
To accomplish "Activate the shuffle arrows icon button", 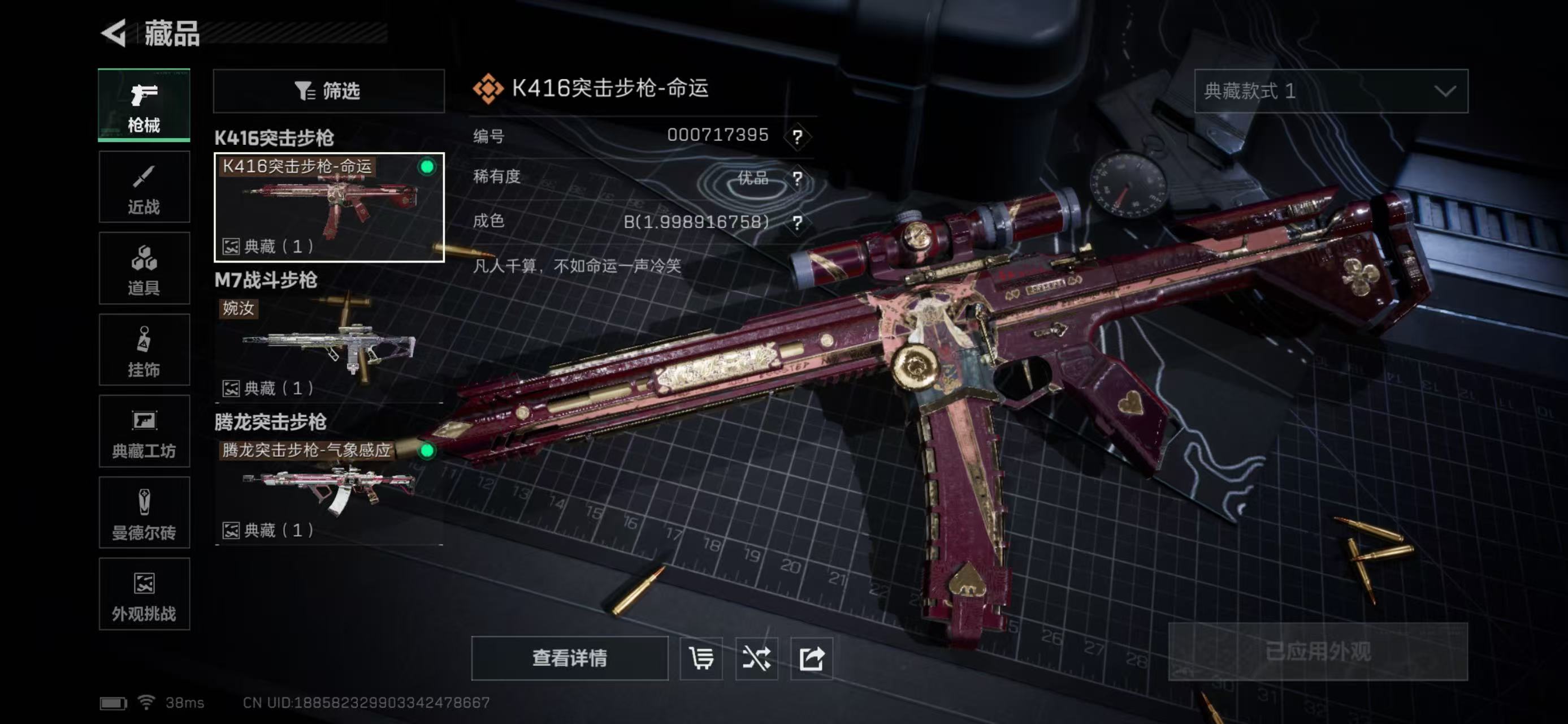I will [x=756, y=658].
